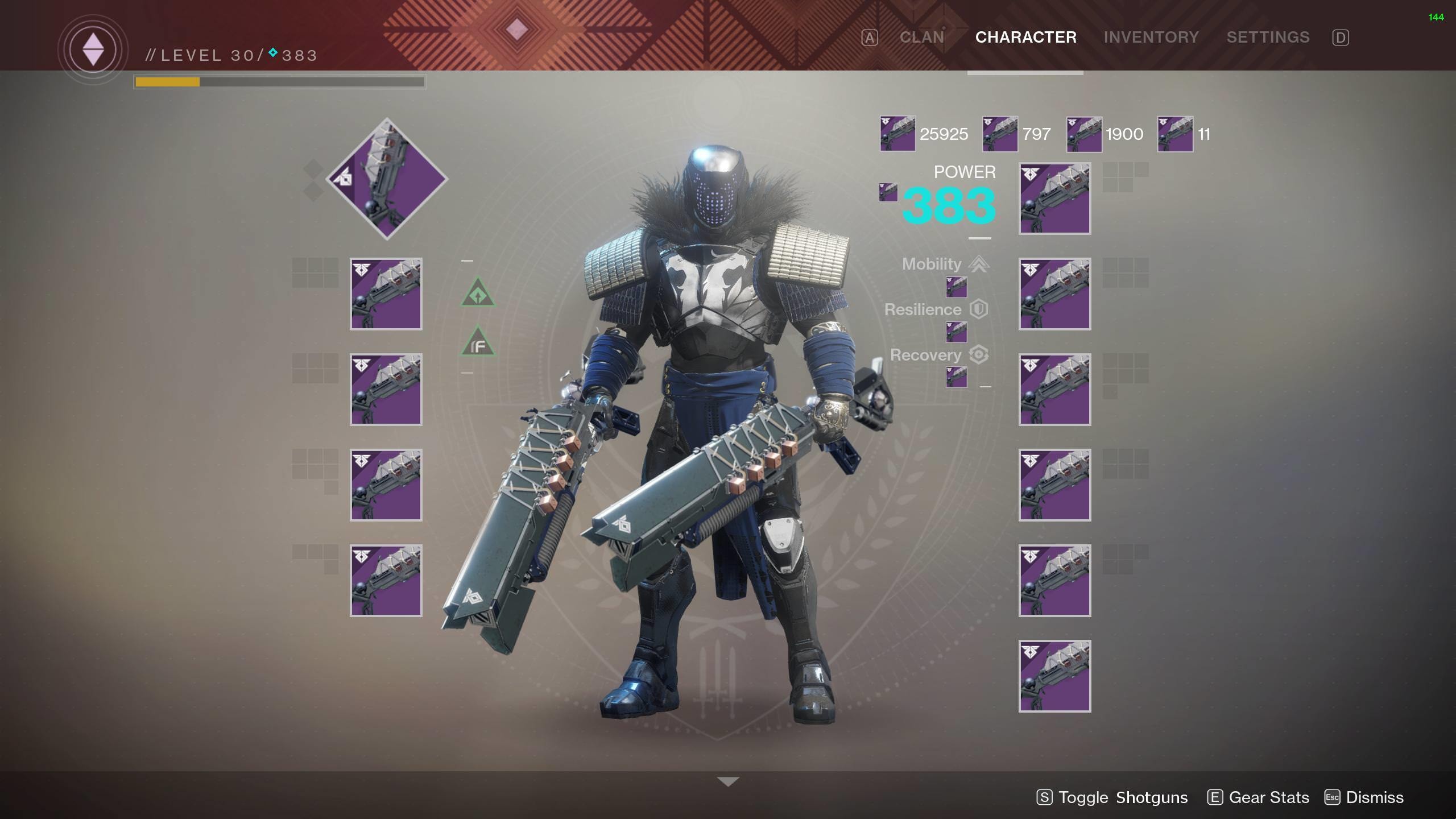The height and width of the screenshot is (819, 1456).
Task: Click the small icon beside Power 383
Action: 888,192
